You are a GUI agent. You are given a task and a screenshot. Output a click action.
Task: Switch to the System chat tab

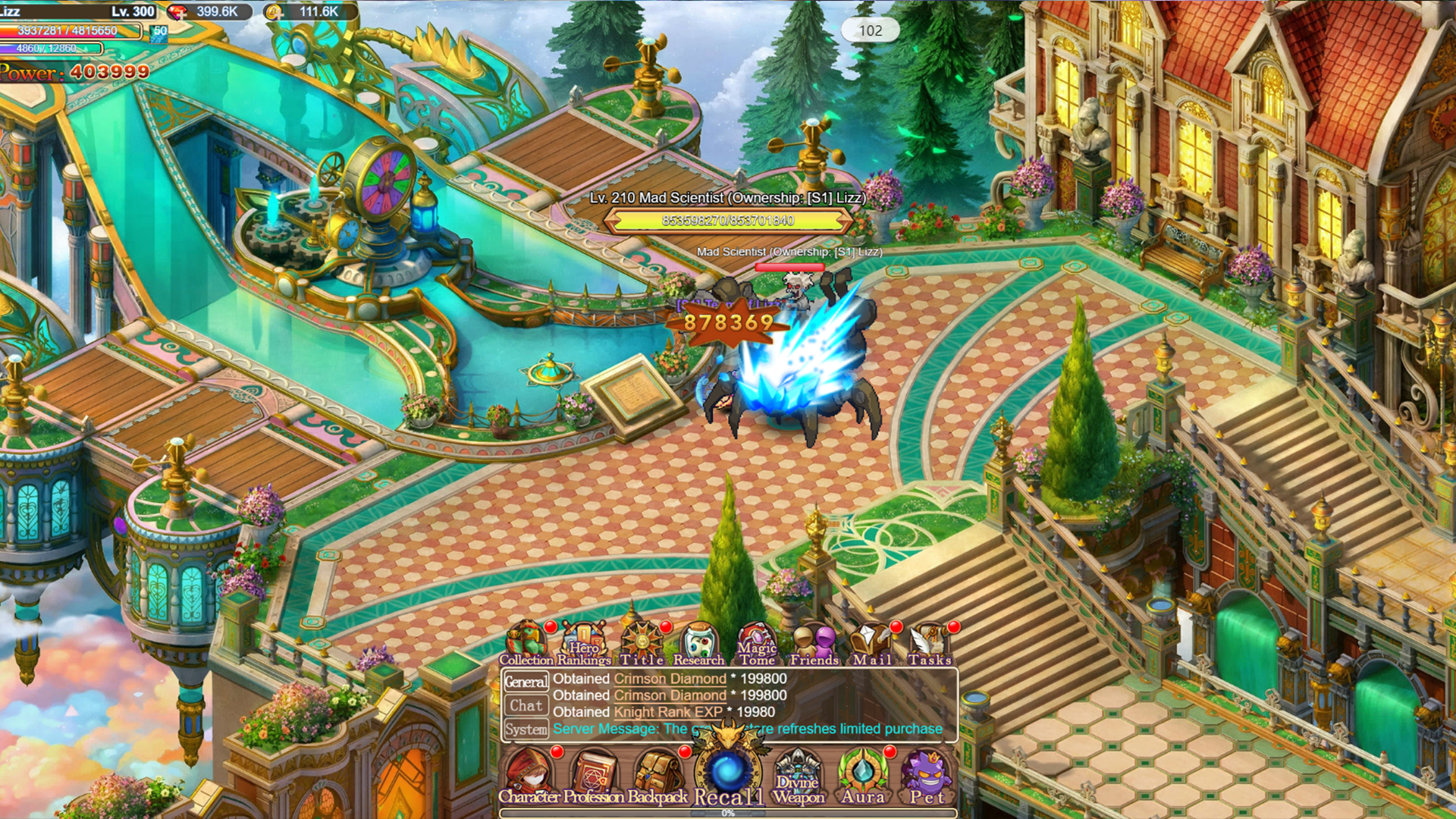(528, 729)
